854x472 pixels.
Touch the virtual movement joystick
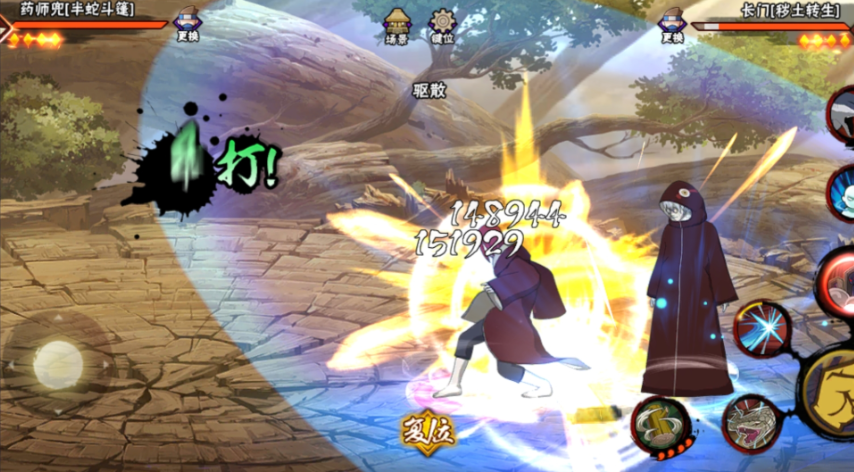click(57, 363)
